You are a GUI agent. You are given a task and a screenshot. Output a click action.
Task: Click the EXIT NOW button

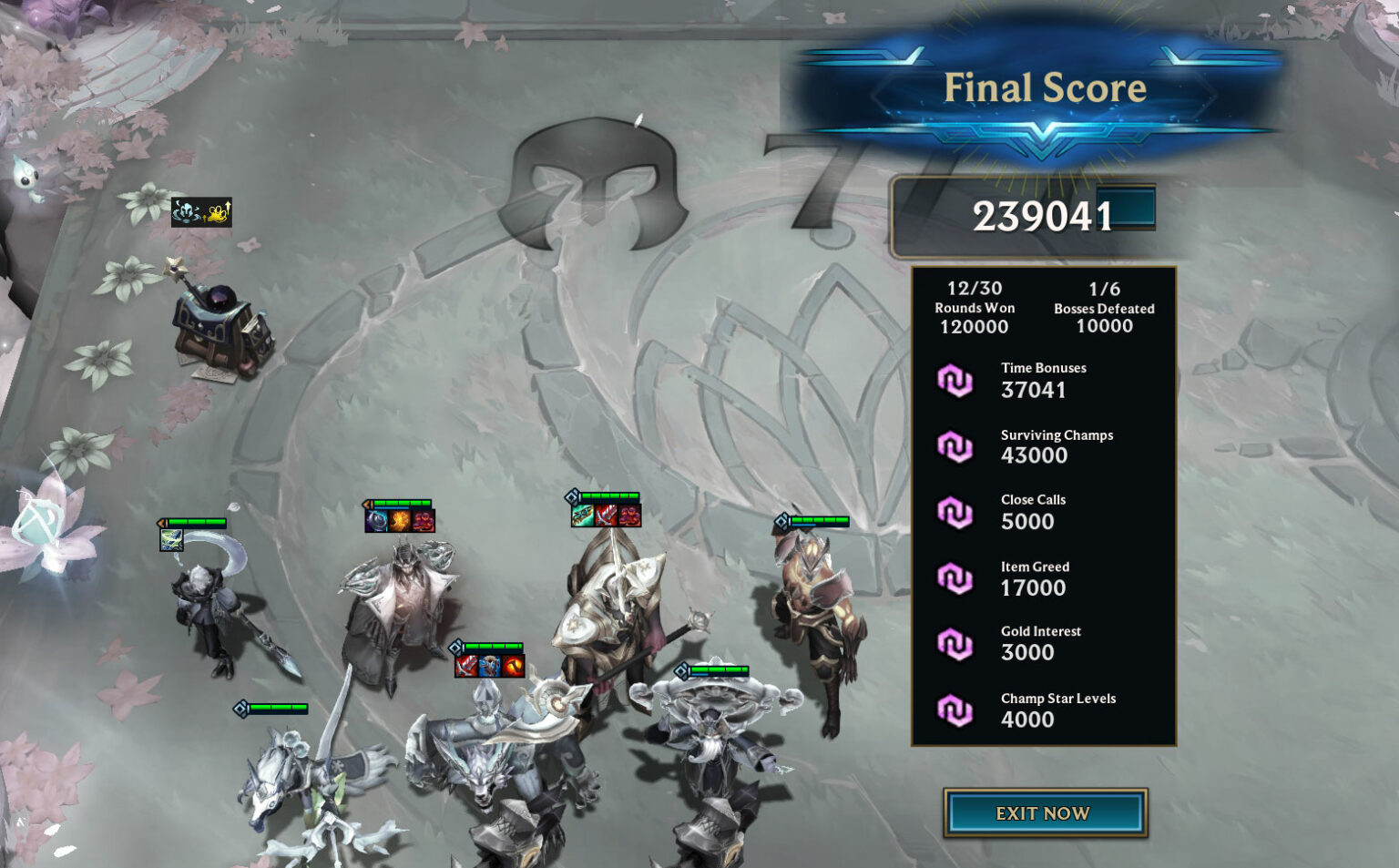coord(1044,813)
